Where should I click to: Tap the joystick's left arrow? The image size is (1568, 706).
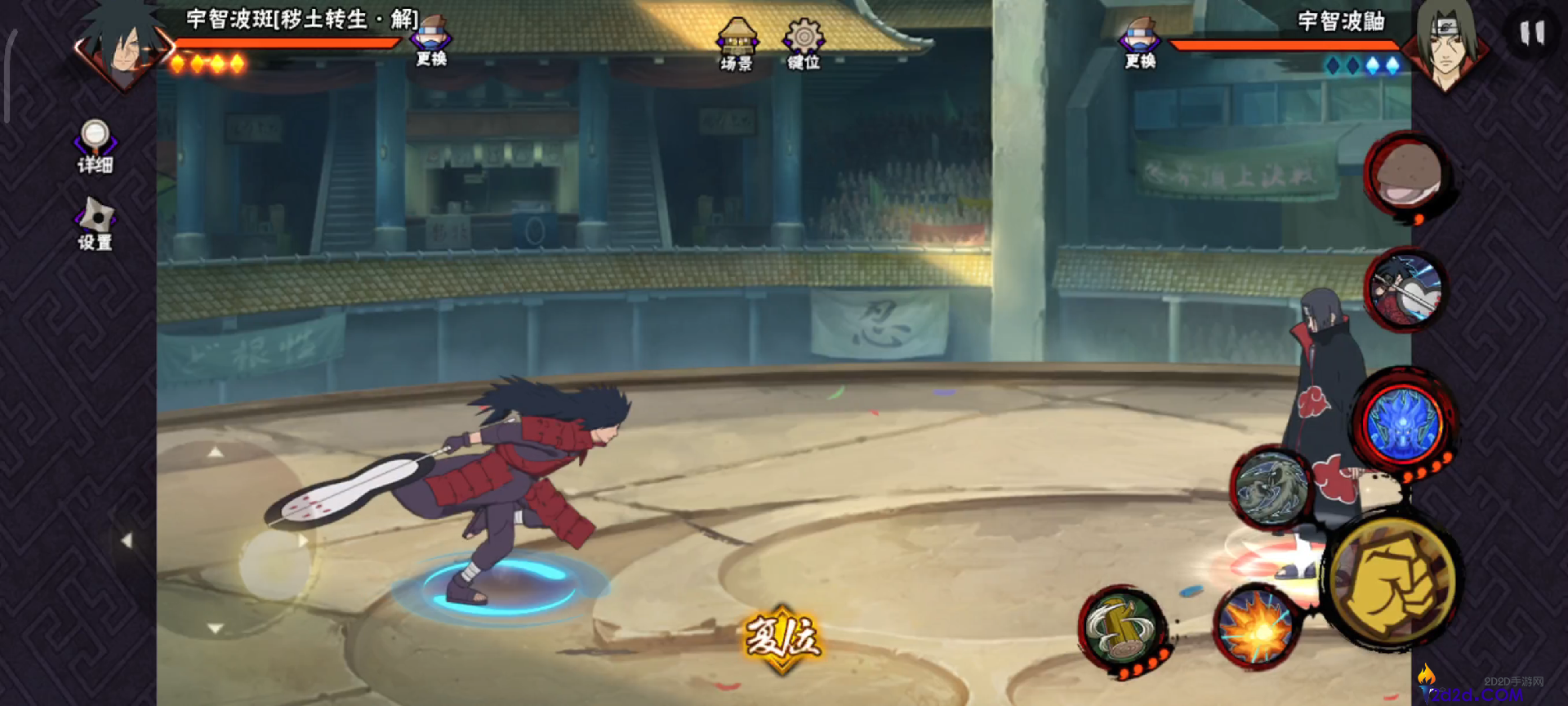(x=126, y=540)
